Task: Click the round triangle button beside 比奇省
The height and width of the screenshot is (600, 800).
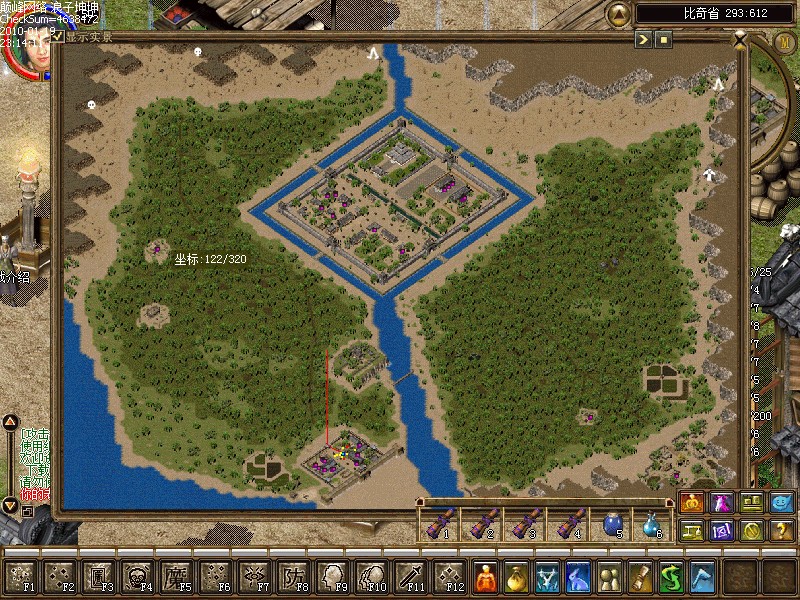Action: 619,14
